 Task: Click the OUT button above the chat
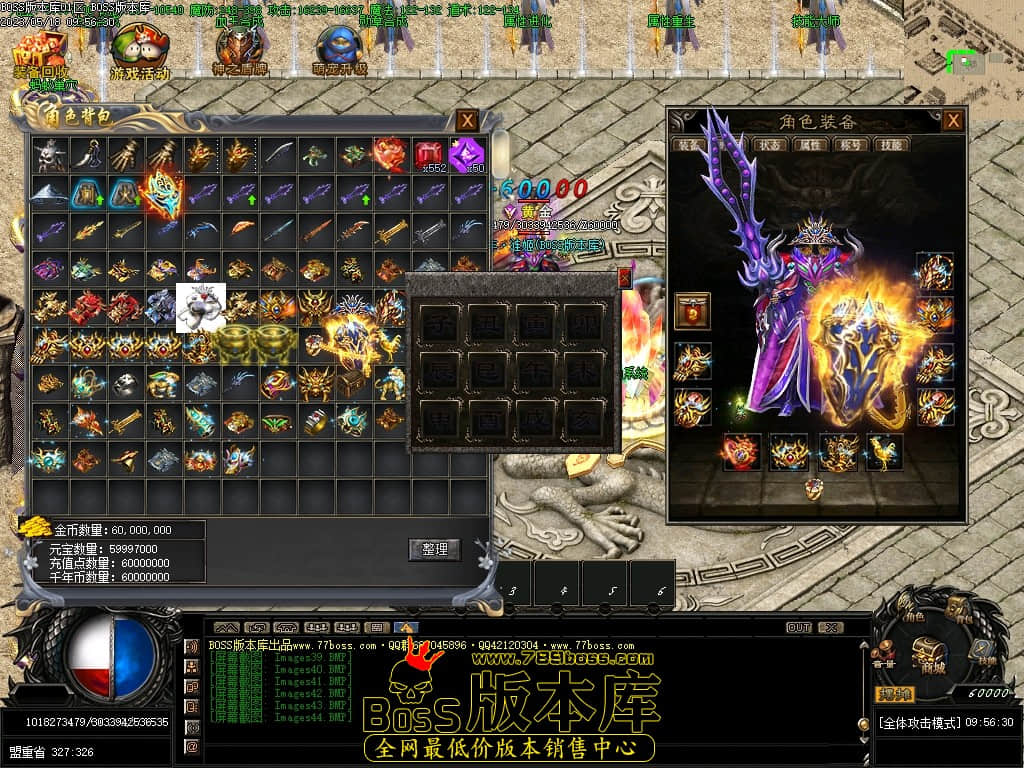798,628
